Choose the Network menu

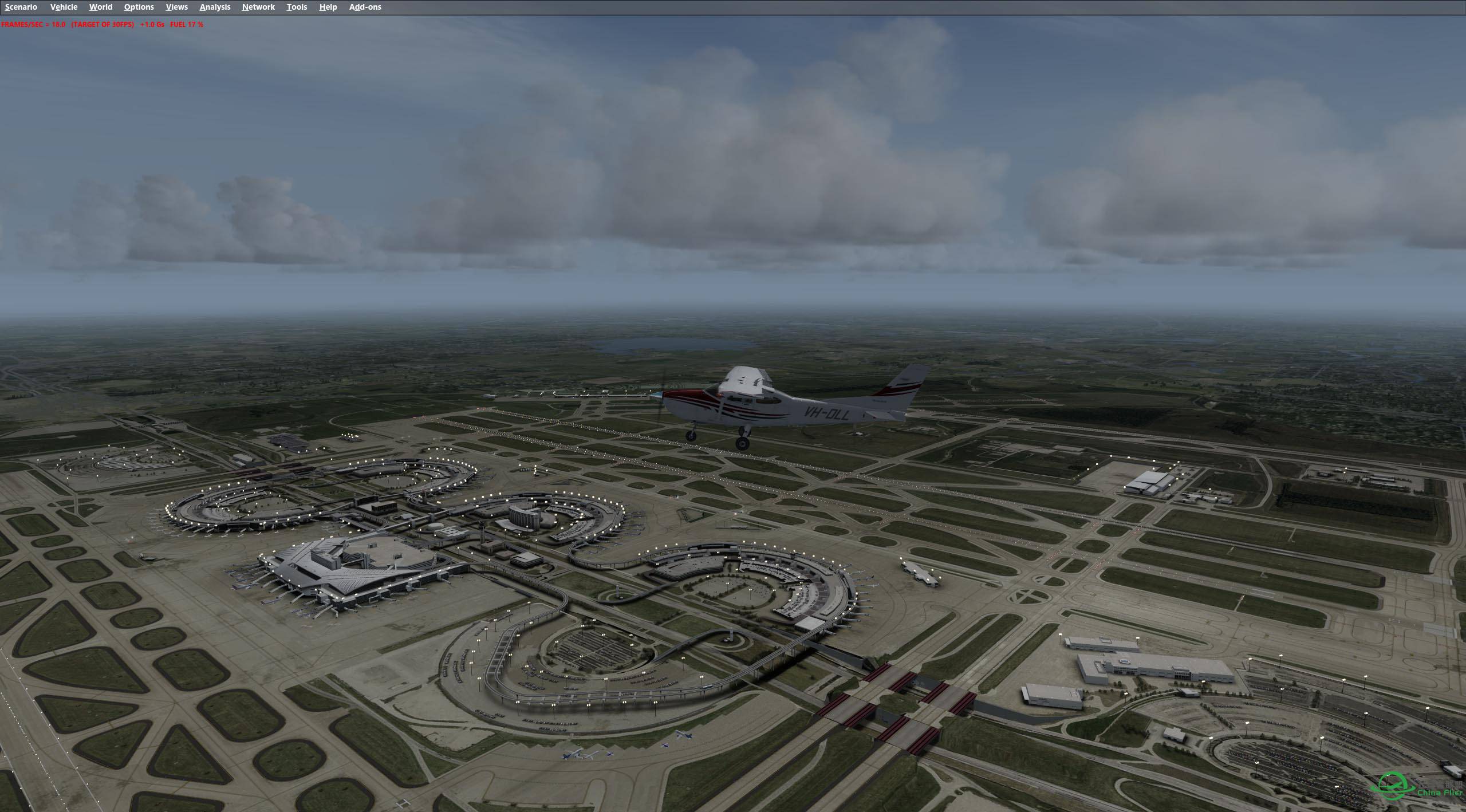click(258, 7)
